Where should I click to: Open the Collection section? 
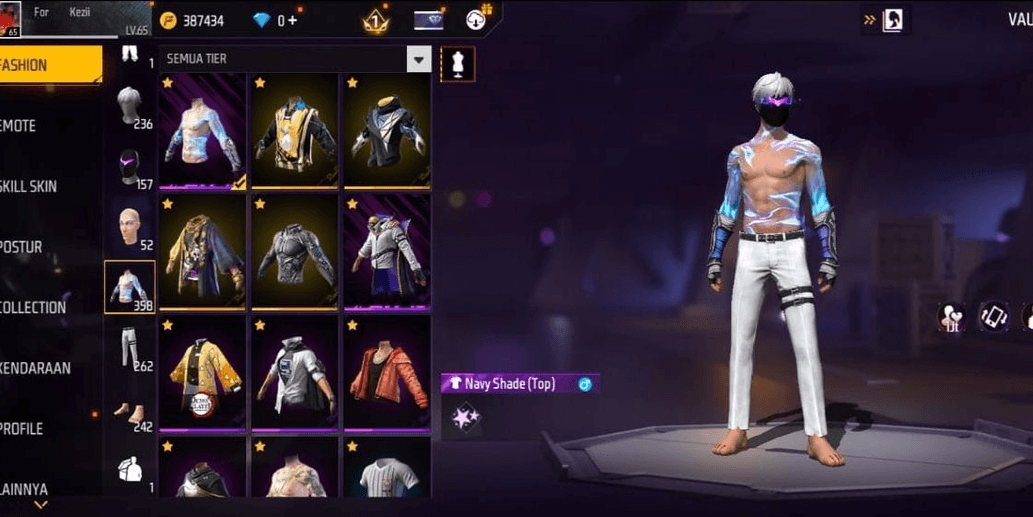coord(35,307)
